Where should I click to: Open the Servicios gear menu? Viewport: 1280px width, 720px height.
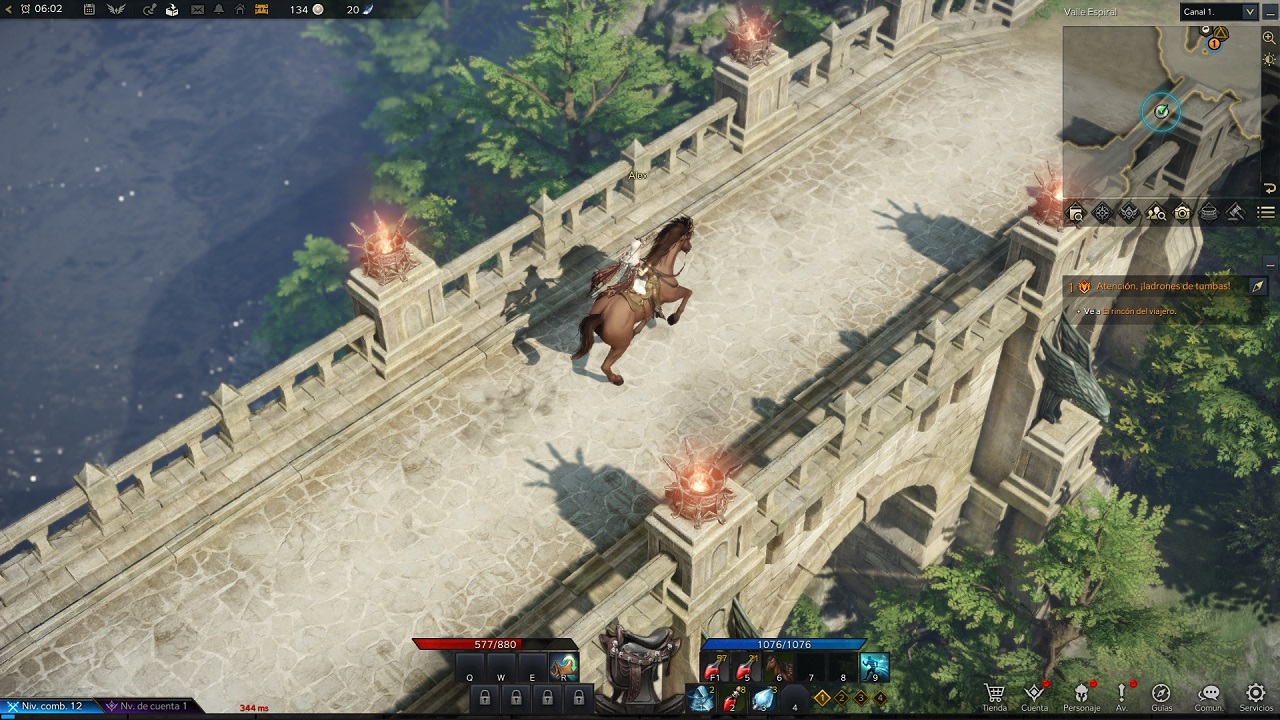(x=1256, y=696)
